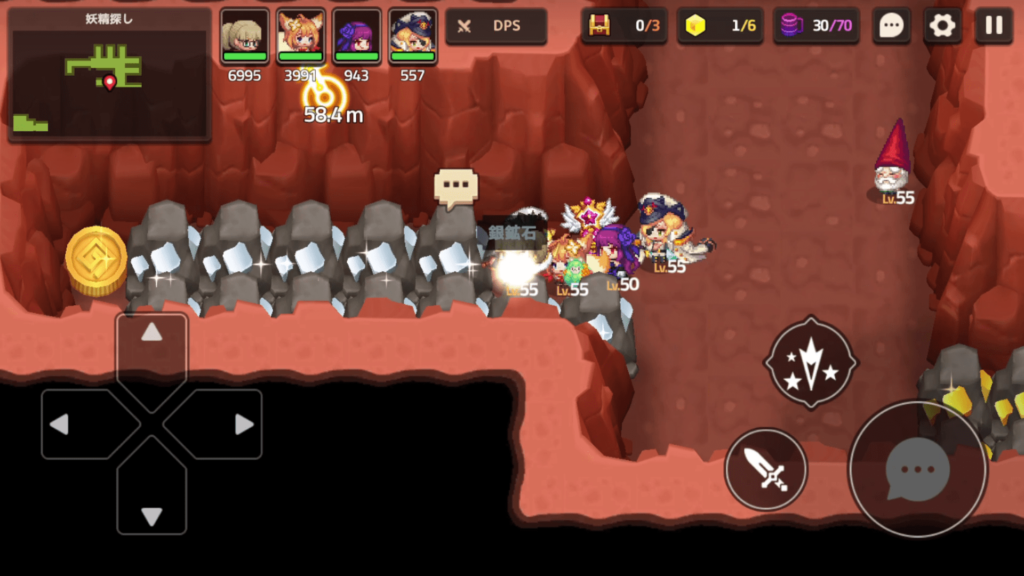Open the gear settings menu
The height and width of the screenshot is (576, 1024).
[x=942, y=26]
